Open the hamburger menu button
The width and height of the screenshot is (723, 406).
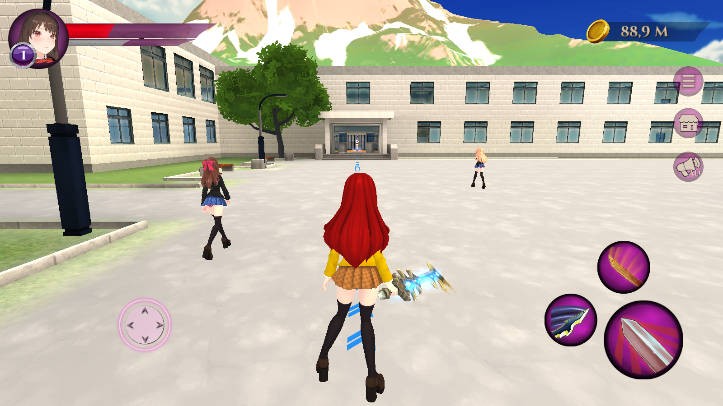click(688, 81)
